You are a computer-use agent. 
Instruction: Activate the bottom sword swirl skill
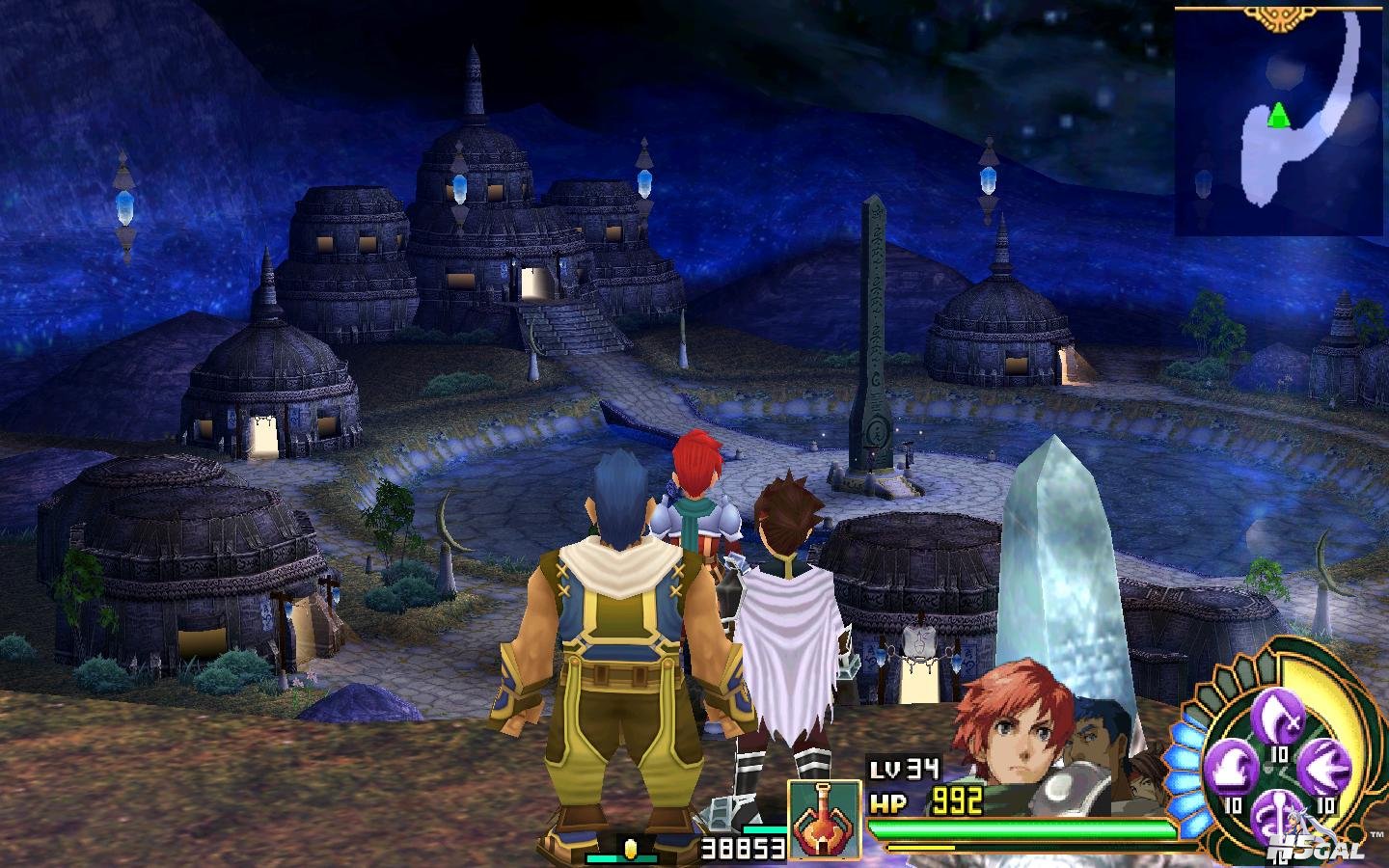coord(1279,812)
